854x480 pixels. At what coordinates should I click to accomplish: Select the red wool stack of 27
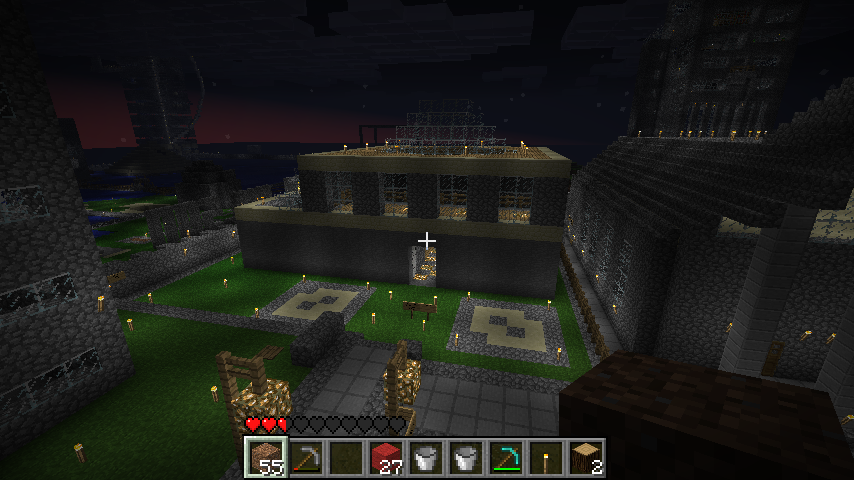(385, 458)
